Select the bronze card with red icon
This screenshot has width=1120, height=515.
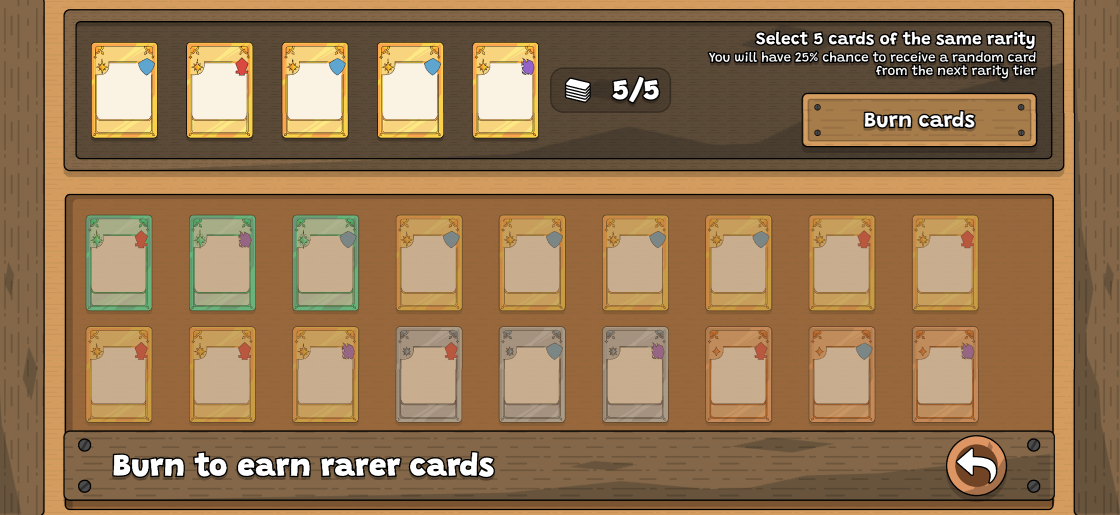pyautogui.click(x=738, y=375)
